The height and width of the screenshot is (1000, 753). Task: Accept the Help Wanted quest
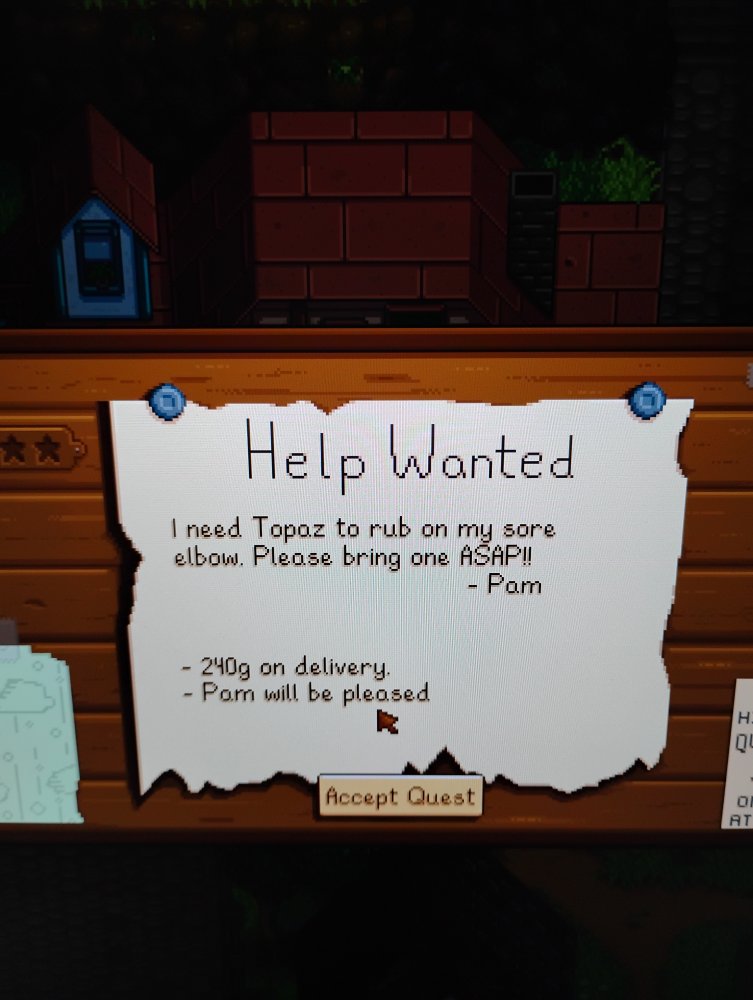point(400,797)
